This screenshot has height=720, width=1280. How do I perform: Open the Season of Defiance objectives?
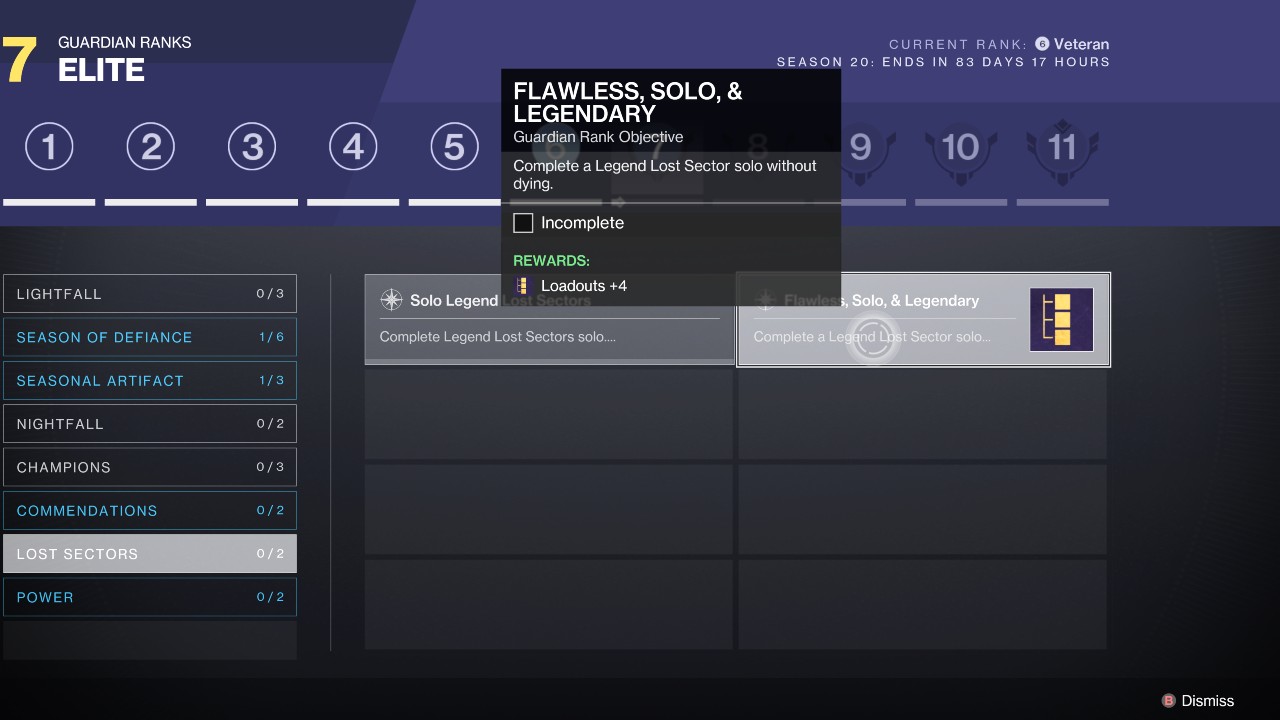pyautogui.click(x=150, y=337)
